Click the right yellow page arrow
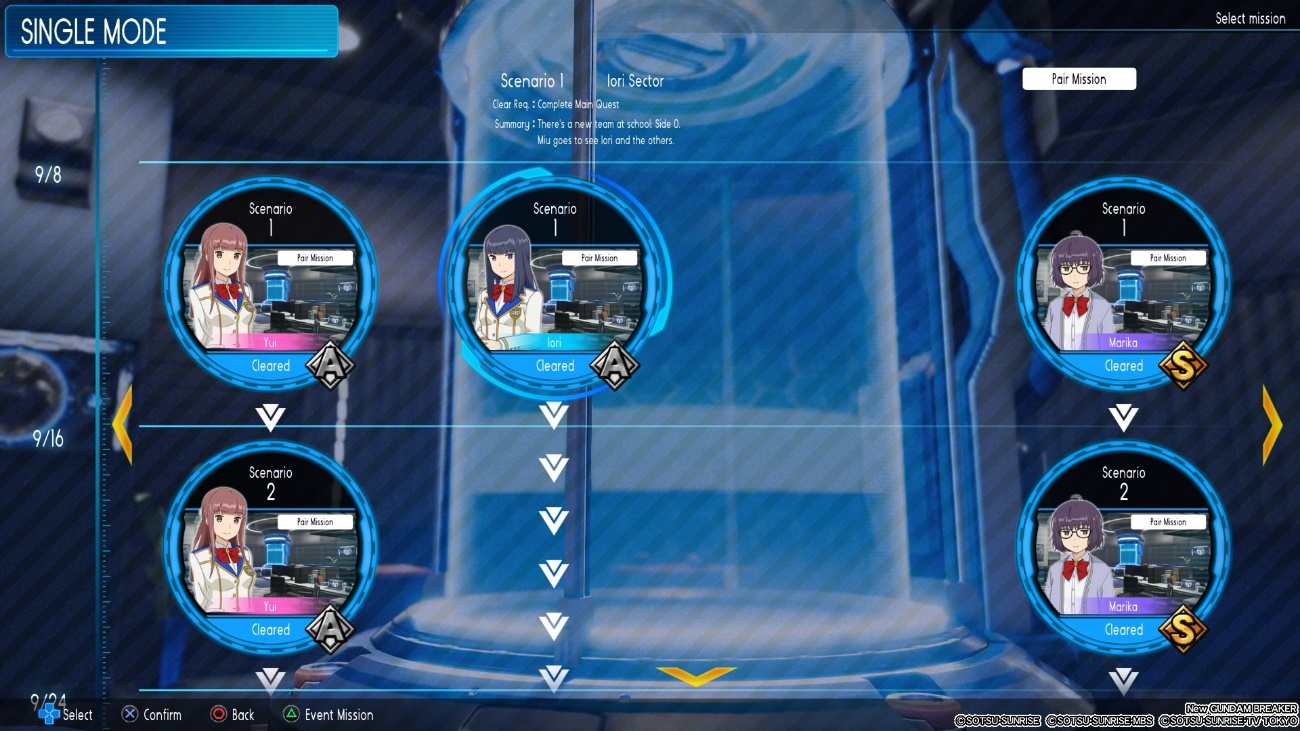Viewport: 1300px width, 731px height. pos(1272,425)
